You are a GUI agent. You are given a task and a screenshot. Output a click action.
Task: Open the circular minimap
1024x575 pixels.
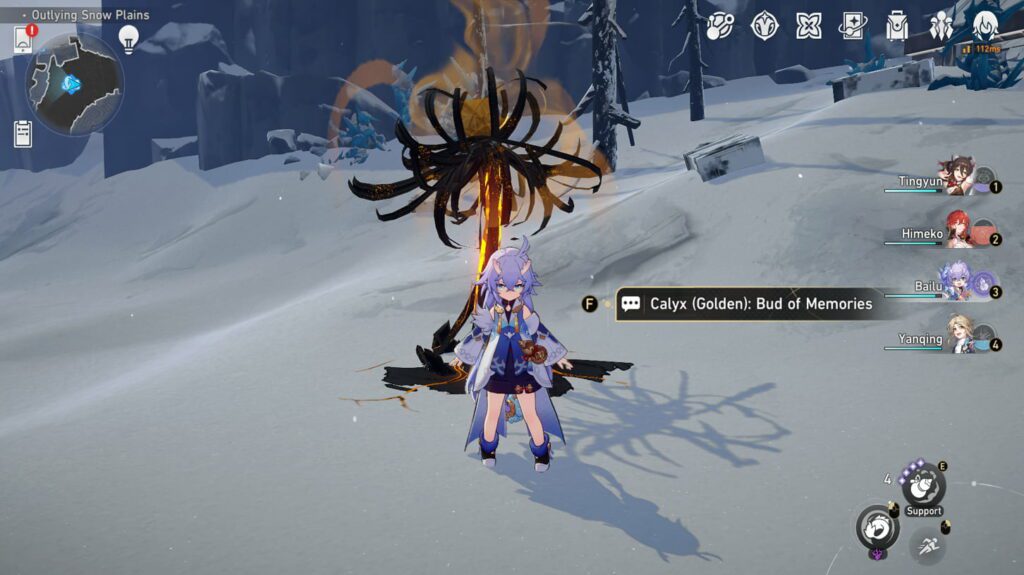coord(75,84)
